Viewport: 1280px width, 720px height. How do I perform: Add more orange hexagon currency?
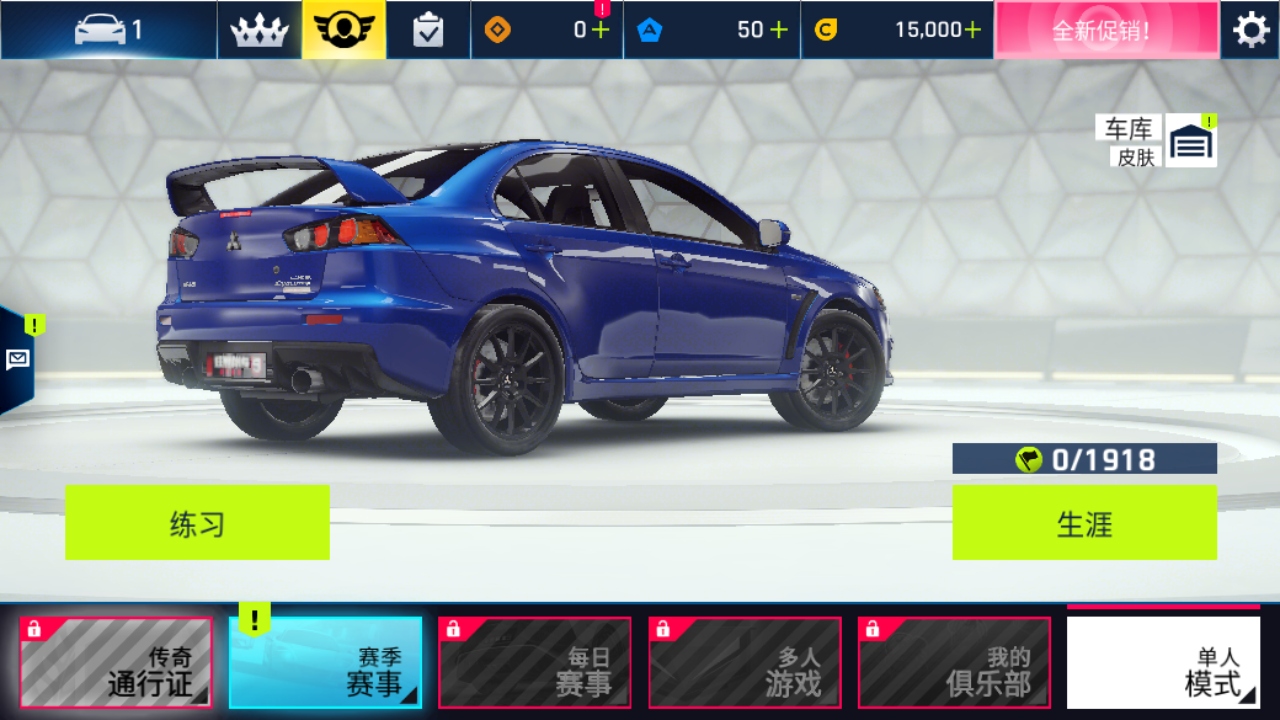pos(600,30)
